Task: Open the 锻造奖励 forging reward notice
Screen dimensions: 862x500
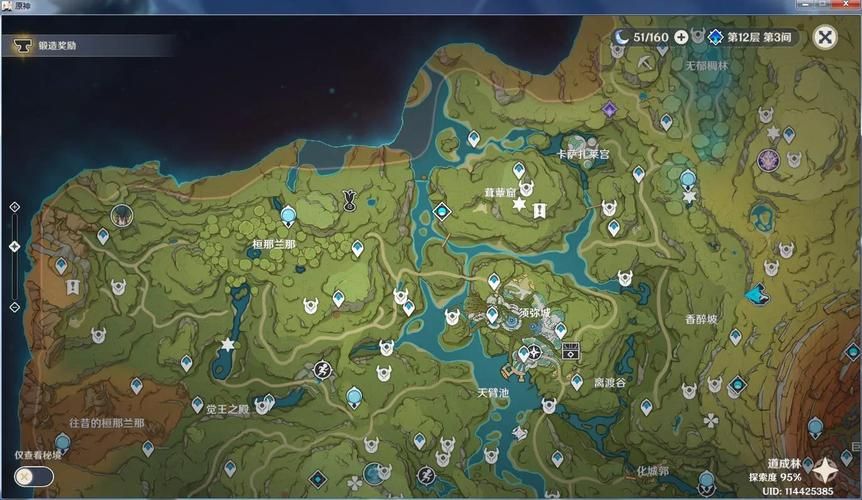Action: pos(58,46)
